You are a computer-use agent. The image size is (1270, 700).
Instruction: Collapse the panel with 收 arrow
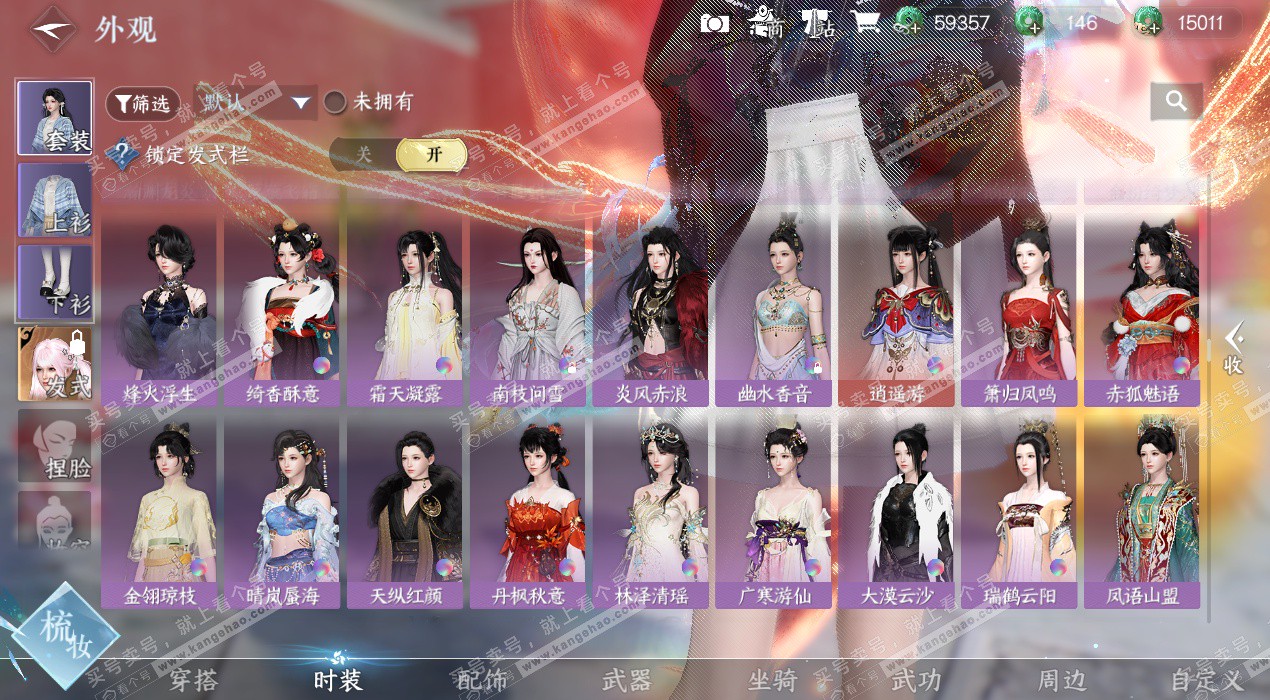pyautogui.click(x=1233, y=348)
